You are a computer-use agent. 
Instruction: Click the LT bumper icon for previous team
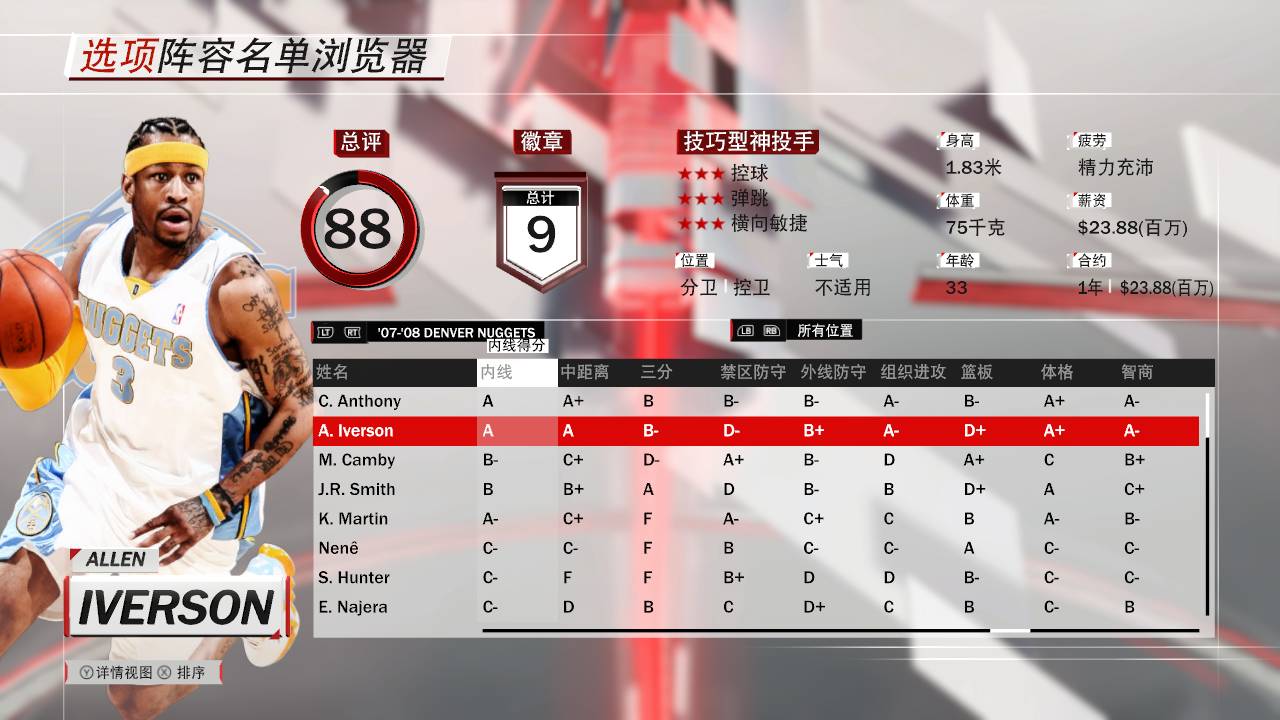point(324,332)
